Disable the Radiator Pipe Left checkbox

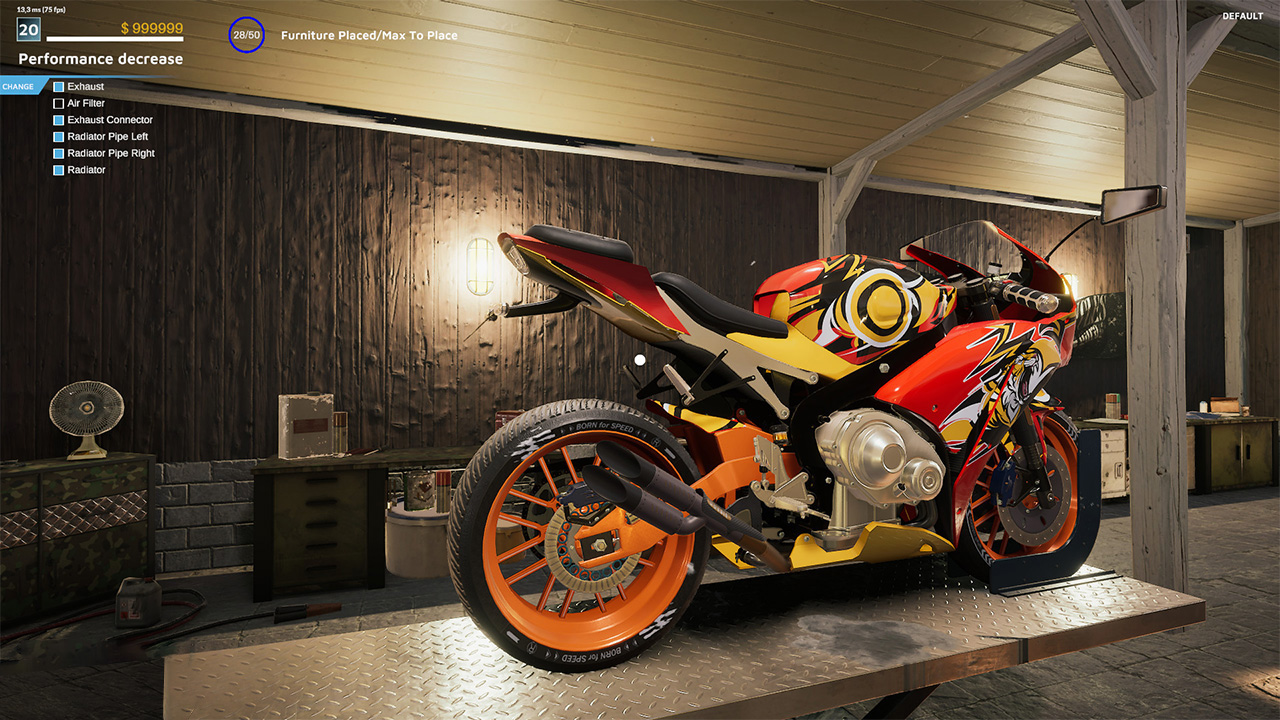point(59,136)
